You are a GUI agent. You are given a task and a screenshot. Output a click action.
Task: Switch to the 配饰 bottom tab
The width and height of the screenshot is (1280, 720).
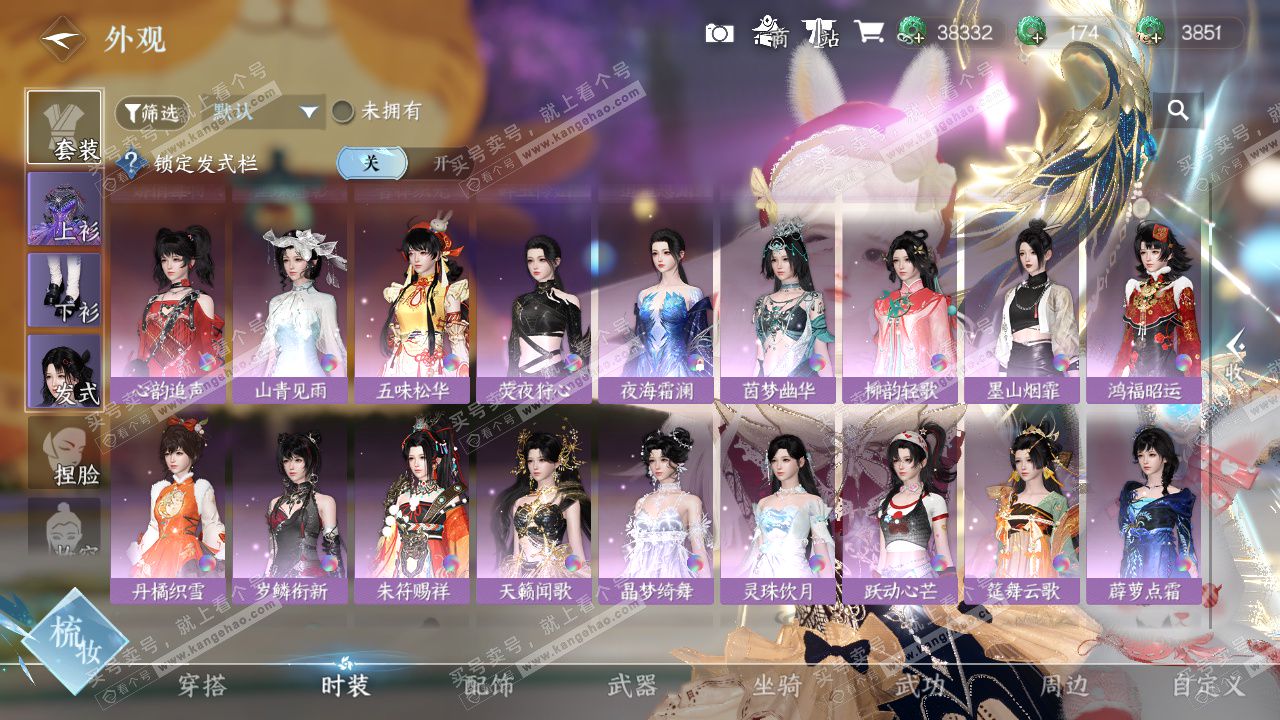point(489,685)
